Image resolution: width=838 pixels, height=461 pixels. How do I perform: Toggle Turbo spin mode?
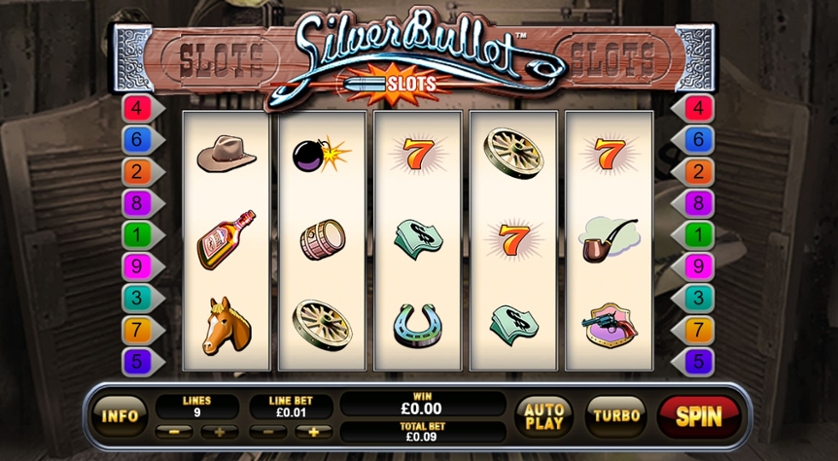point(616,414)
